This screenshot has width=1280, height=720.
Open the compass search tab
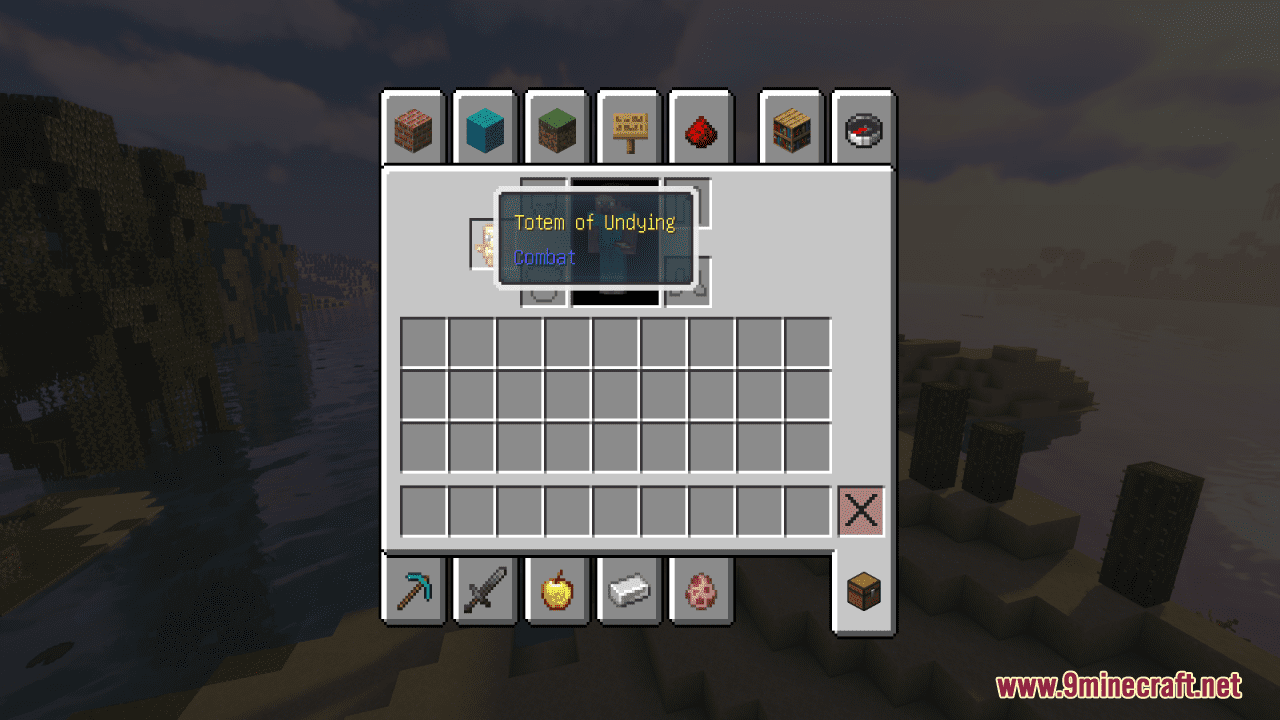(861, 128)
